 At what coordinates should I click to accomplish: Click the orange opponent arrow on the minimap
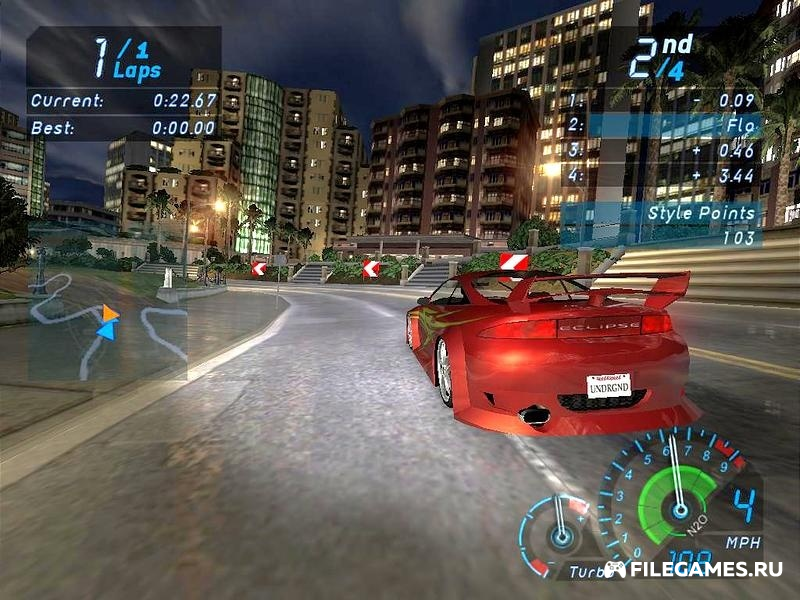point(110,314)
